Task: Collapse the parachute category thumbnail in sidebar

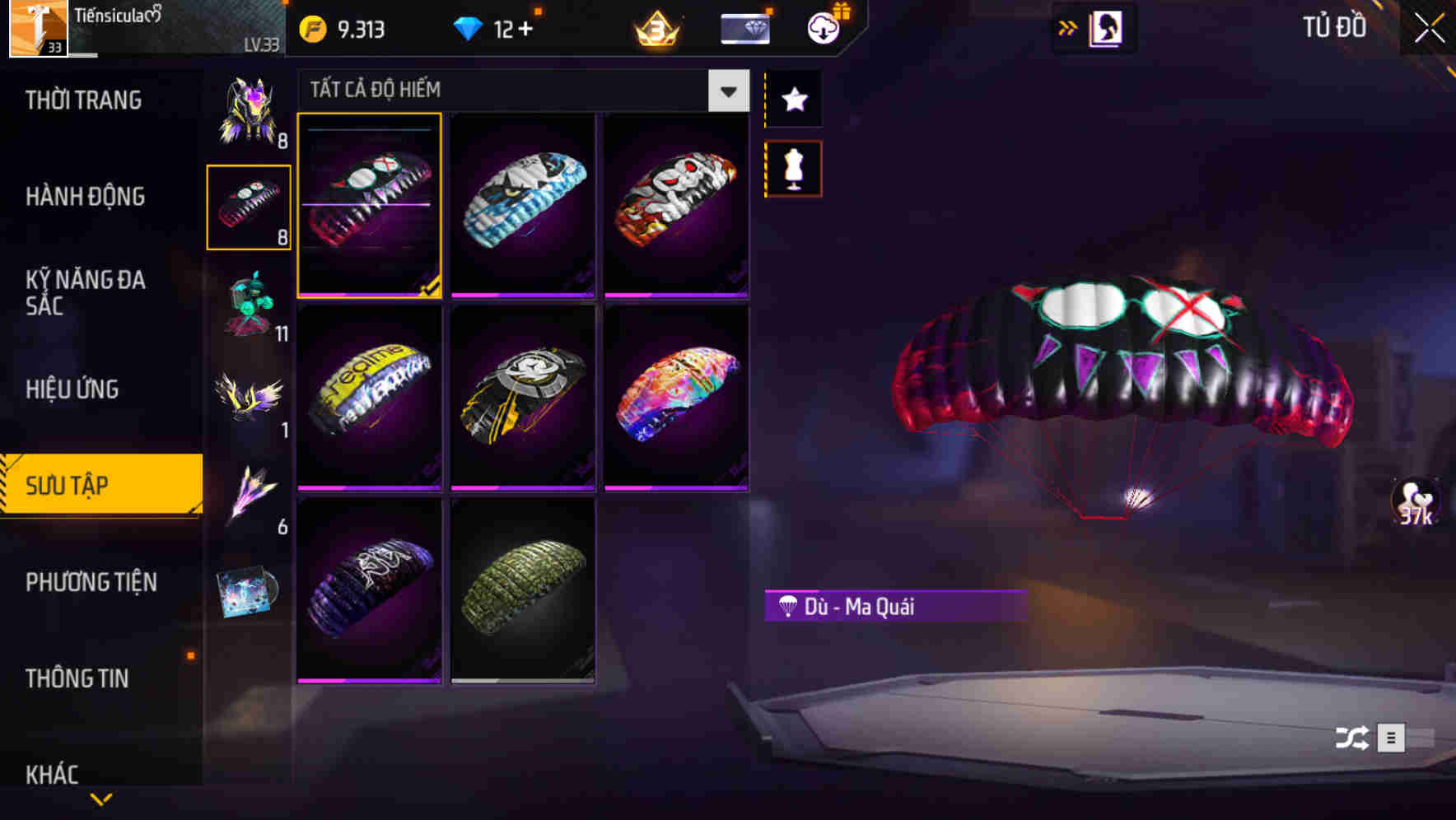Action: tap(249, 204)
